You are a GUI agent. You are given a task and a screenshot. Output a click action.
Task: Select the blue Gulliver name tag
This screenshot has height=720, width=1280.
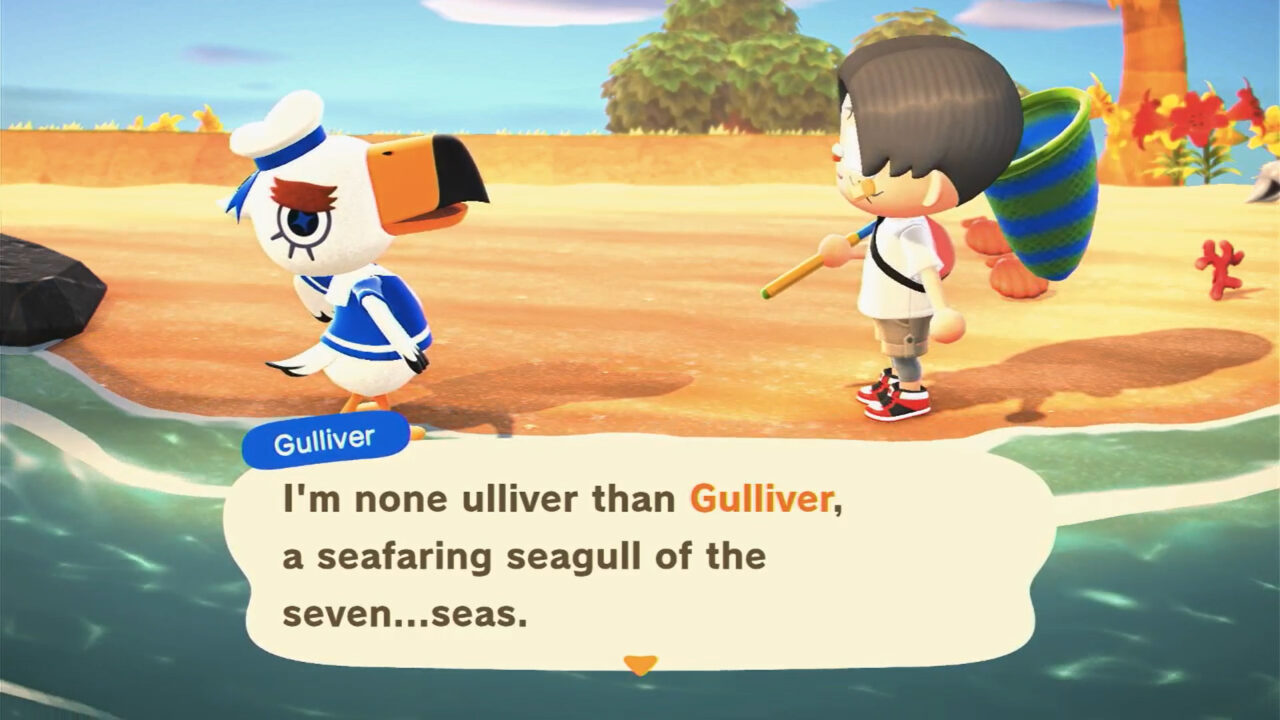click(x=325, y=437)
